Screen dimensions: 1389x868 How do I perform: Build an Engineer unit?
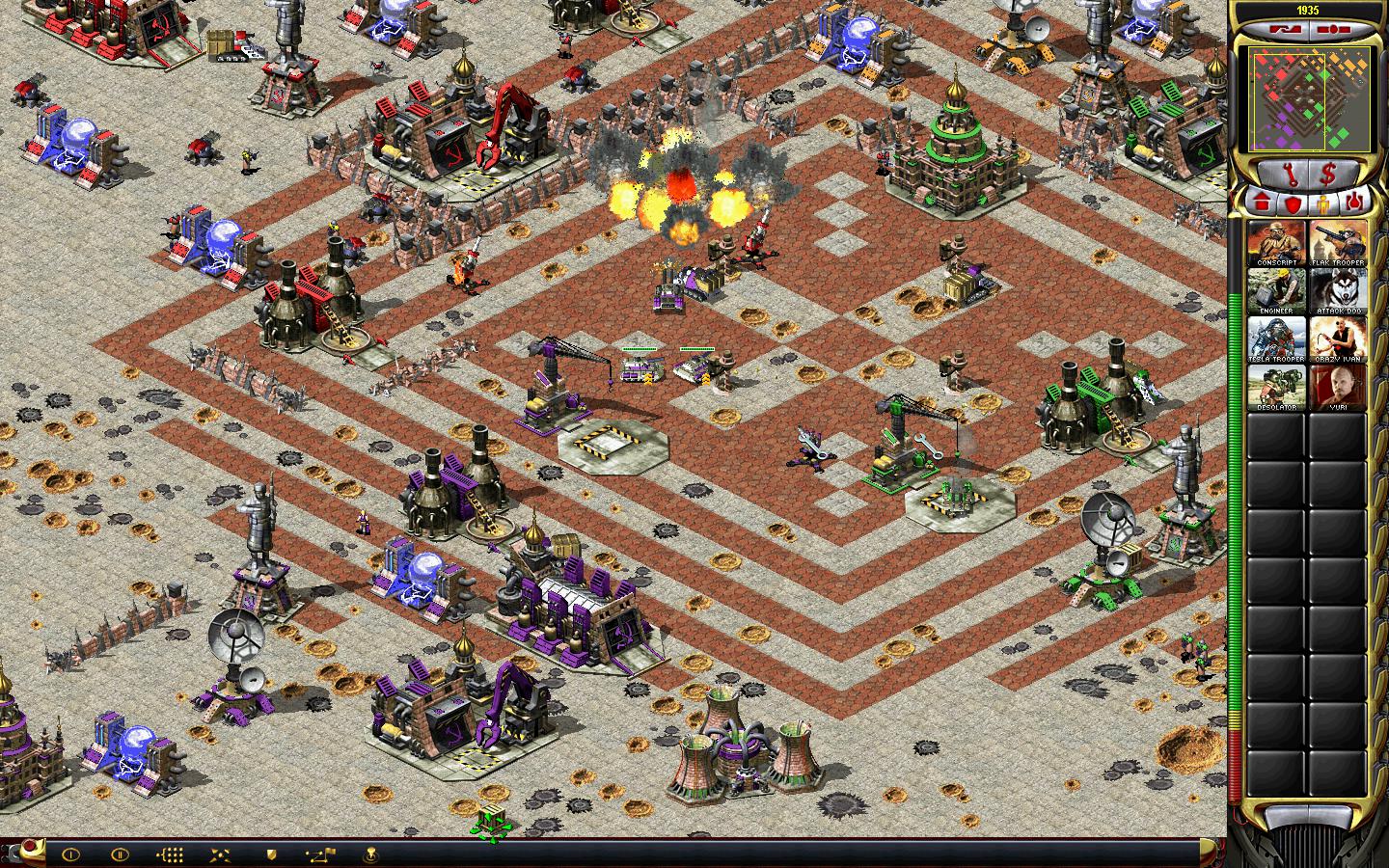pyautogui.click(x=1276, y=291)
